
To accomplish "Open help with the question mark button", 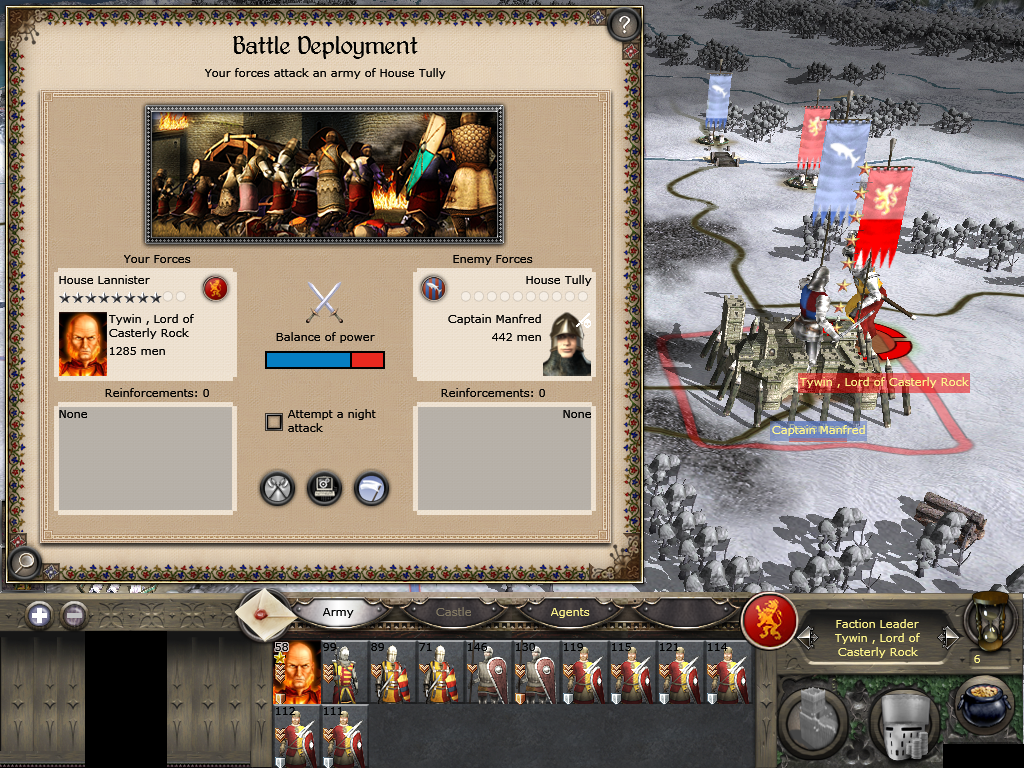I will click(624, 24).
